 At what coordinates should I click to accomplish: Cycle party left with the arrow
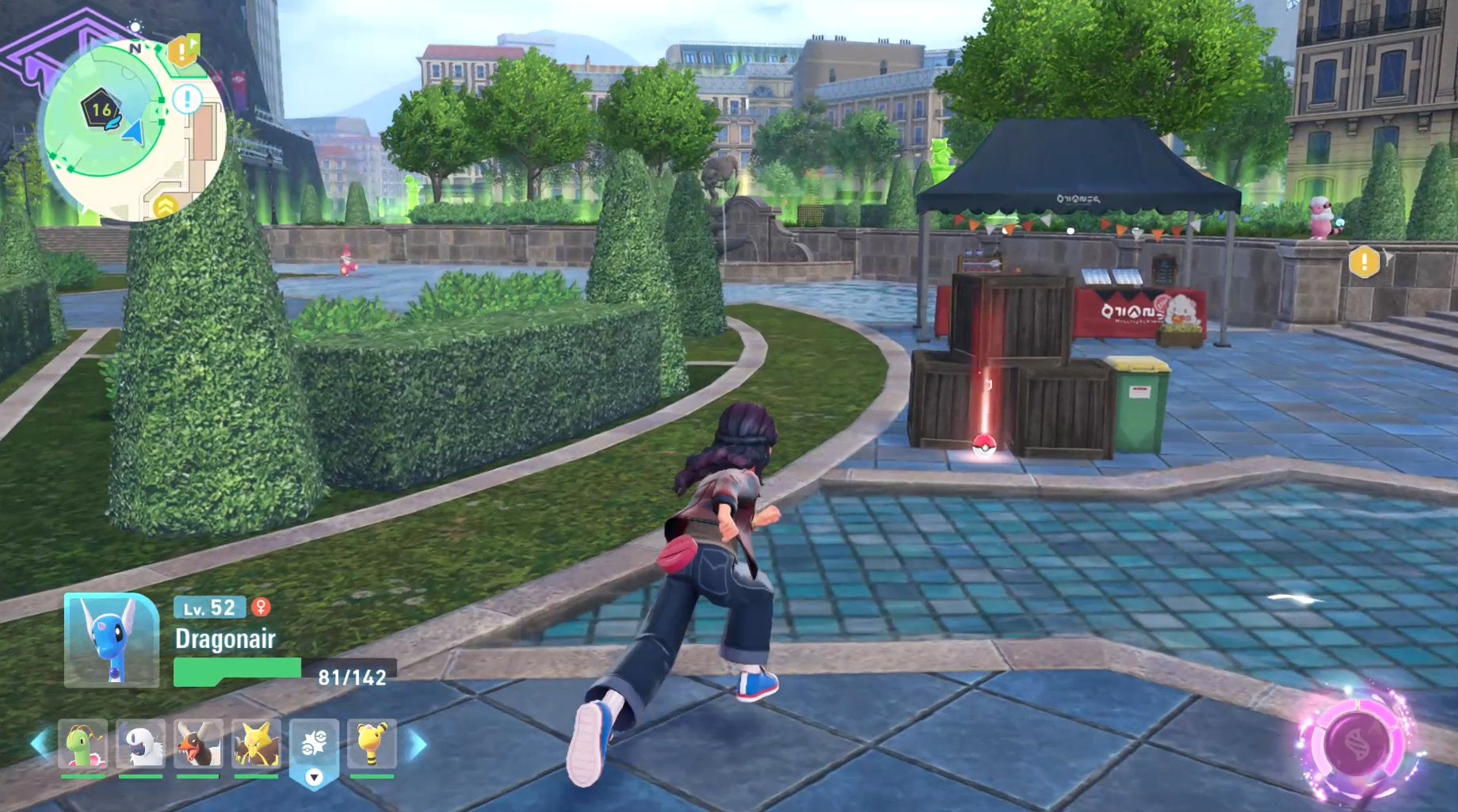click(40, 744)
